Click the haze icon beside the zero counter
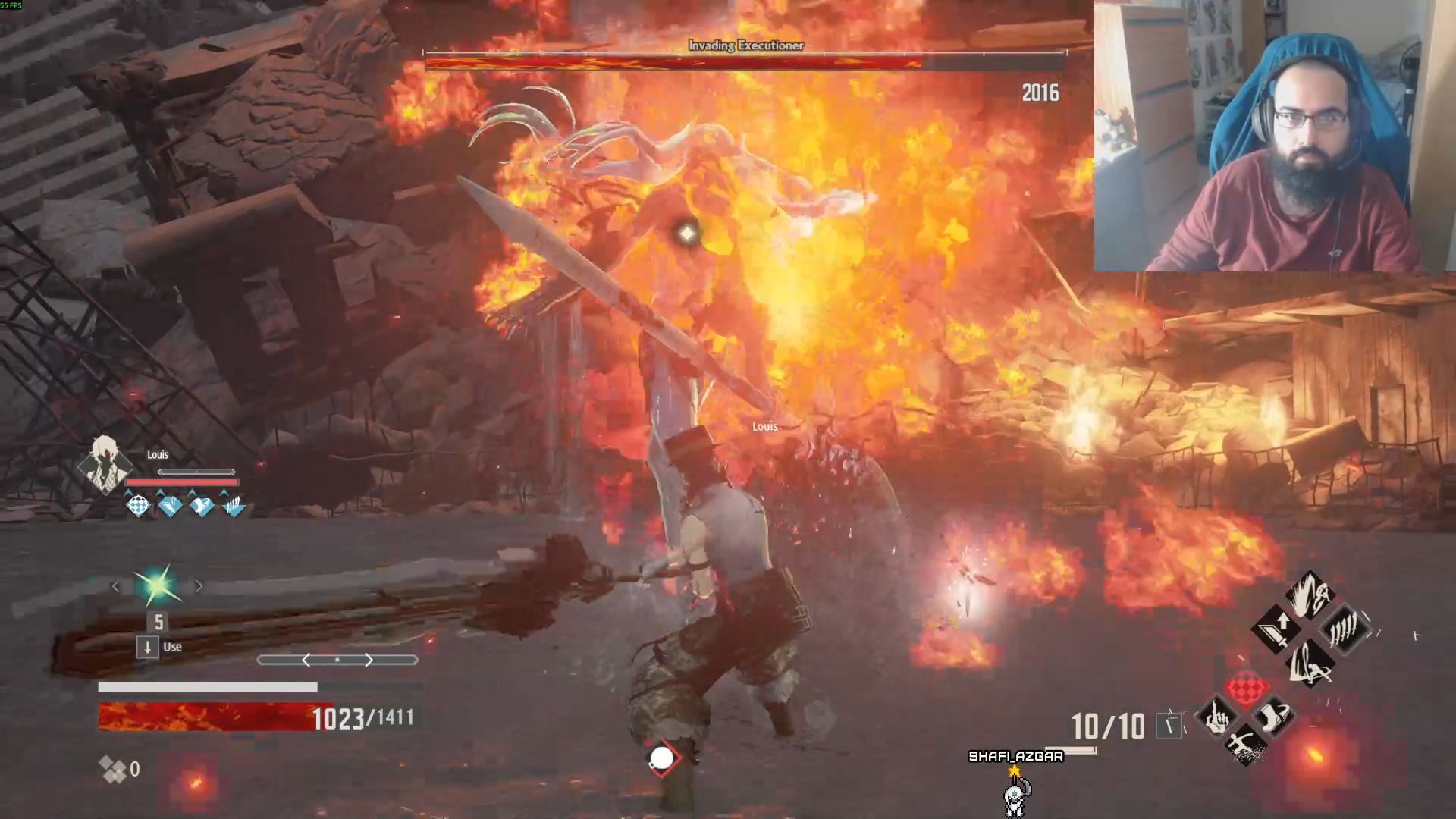The height and width of the screenshot is (819, 1456). point(113,770)
